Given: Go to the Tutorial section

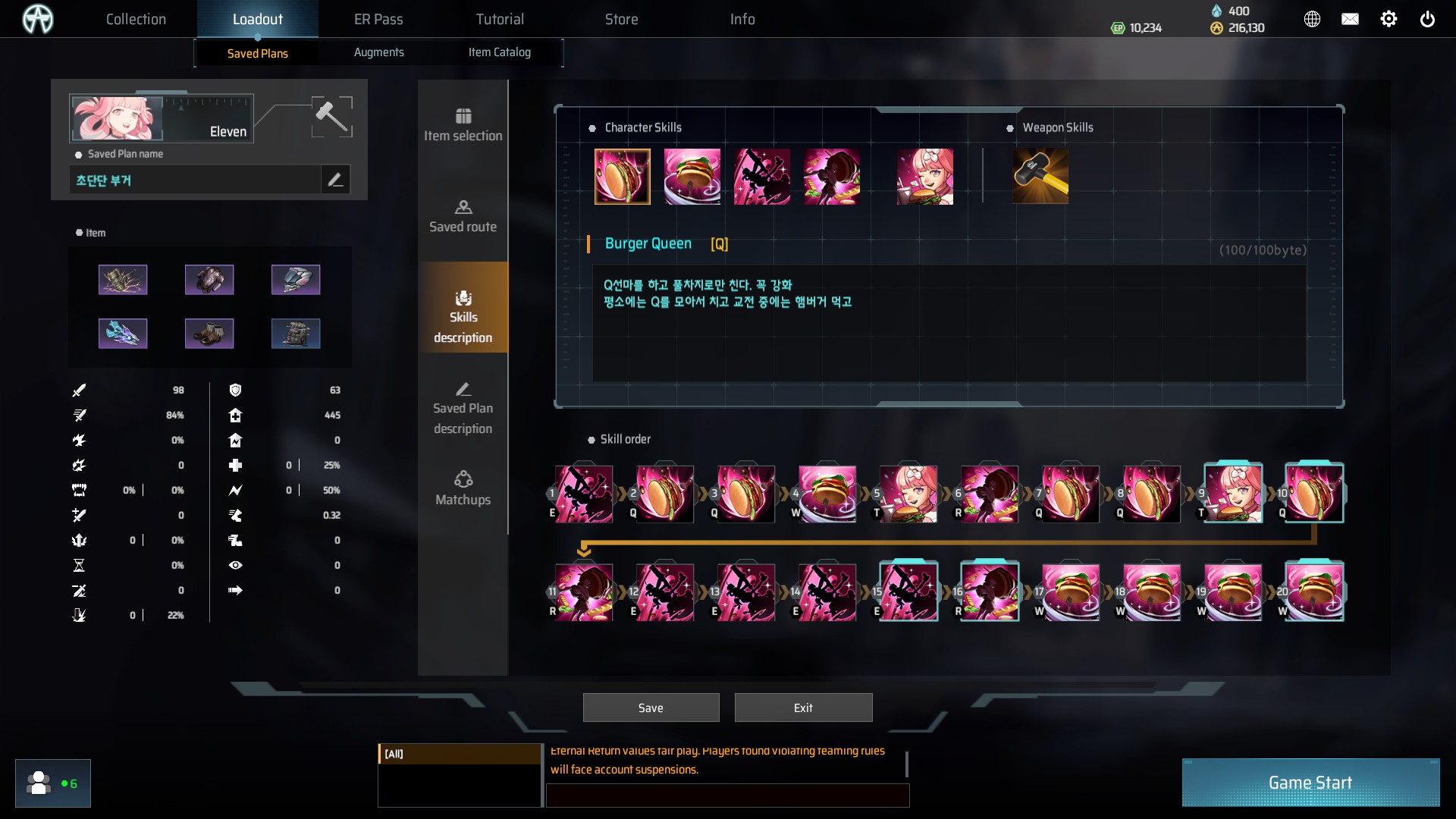Looking at the screenshot, I should click(500, 19).
